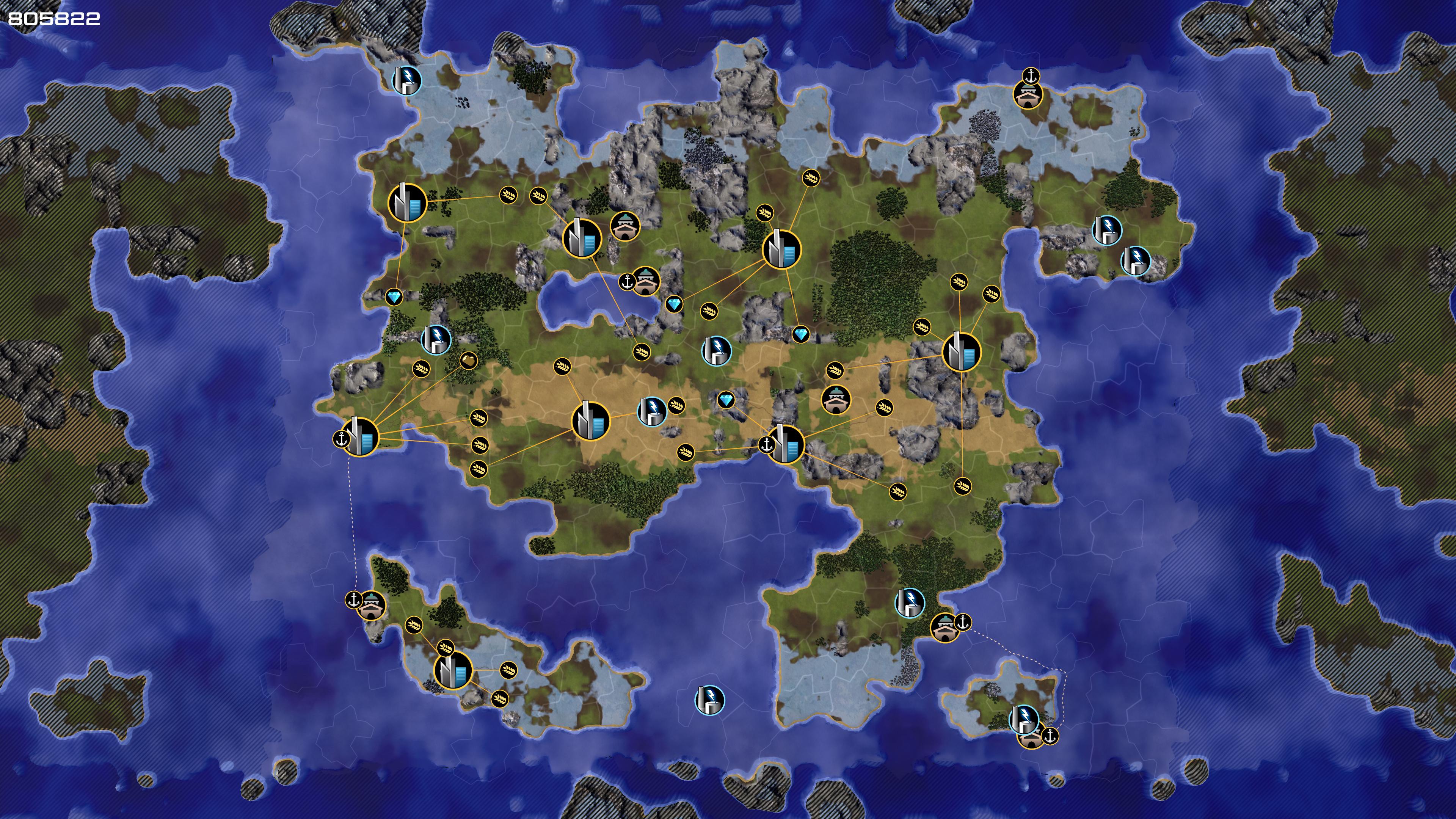Open the harbor village beside the inland lake

pyautogui.click(x=645, y=281)
